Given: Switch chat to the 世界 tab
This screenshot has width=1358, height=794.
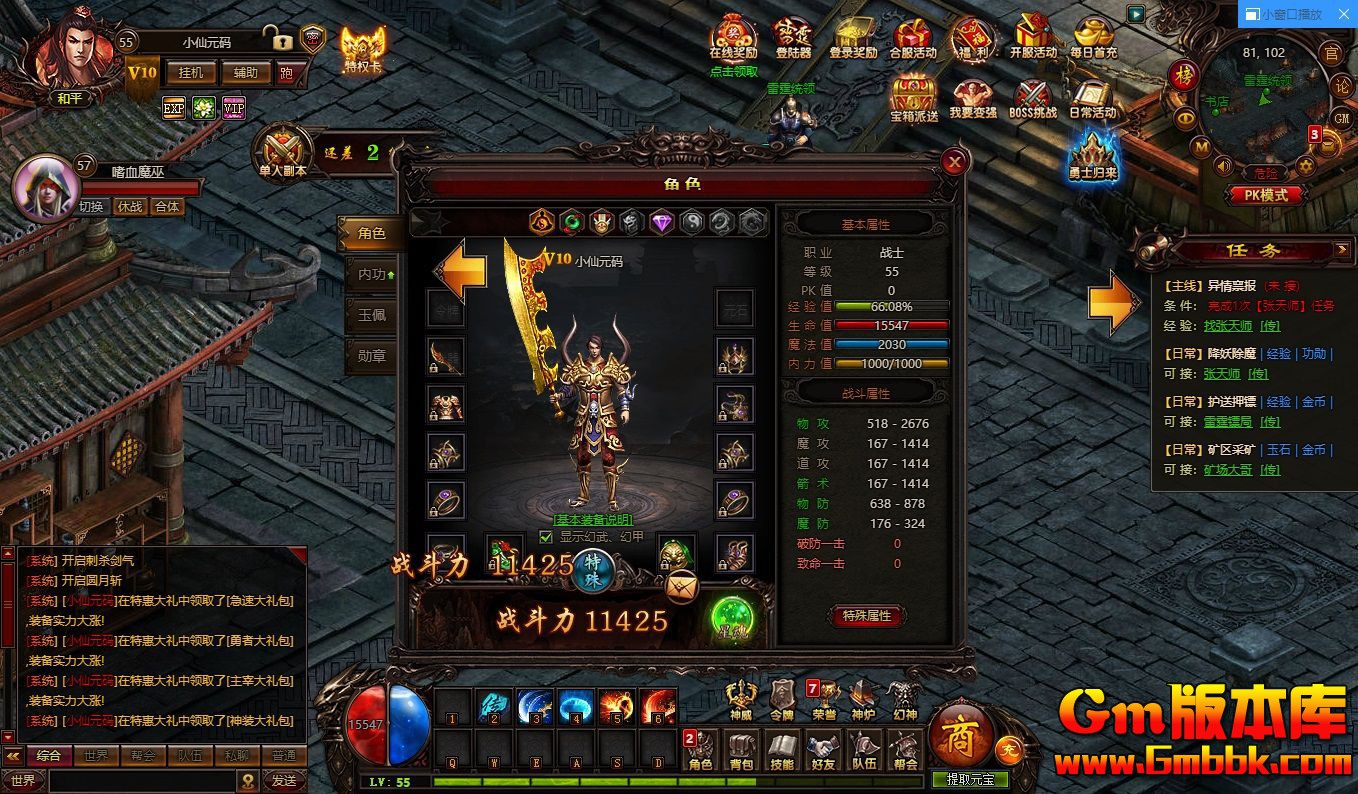Looking at the screenshot, I should tap(96, 756).
